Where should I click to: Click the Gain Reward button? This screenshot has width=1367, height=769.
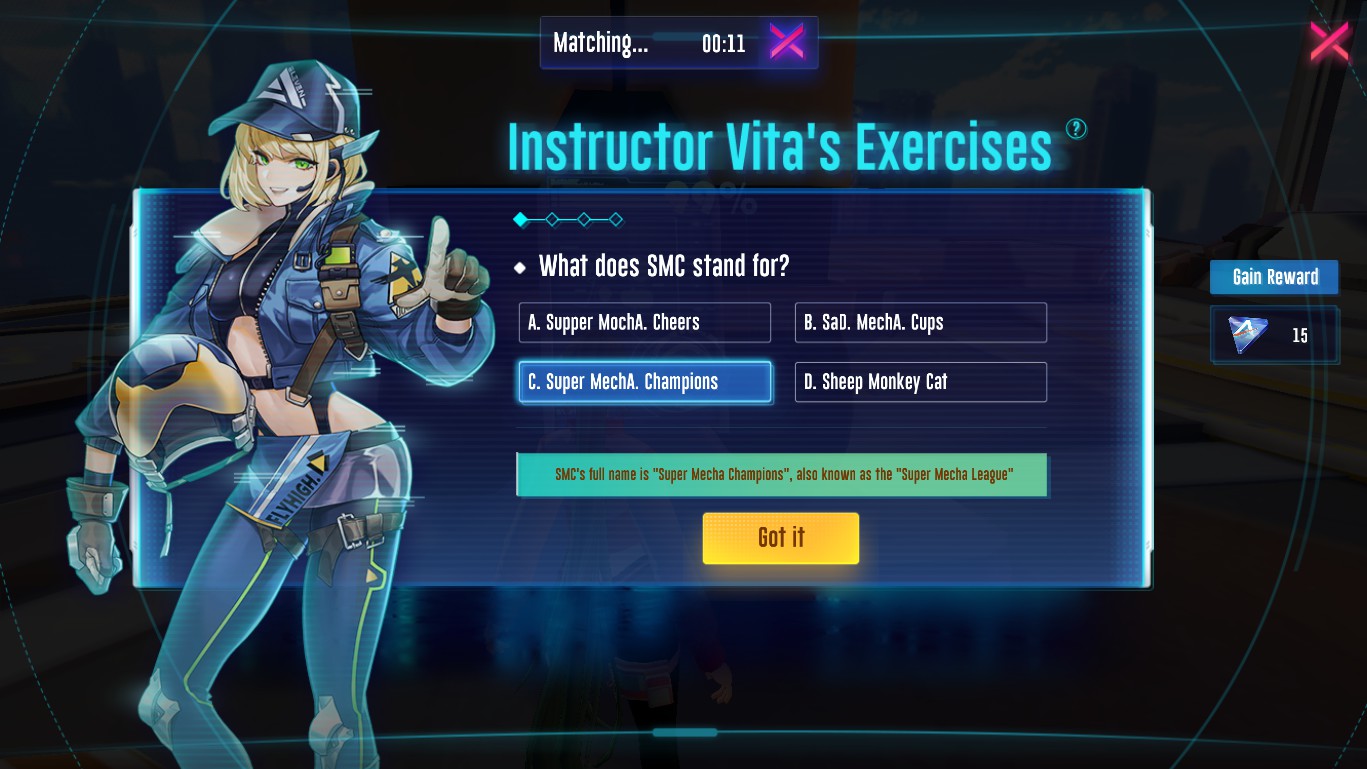[1274, 277]
